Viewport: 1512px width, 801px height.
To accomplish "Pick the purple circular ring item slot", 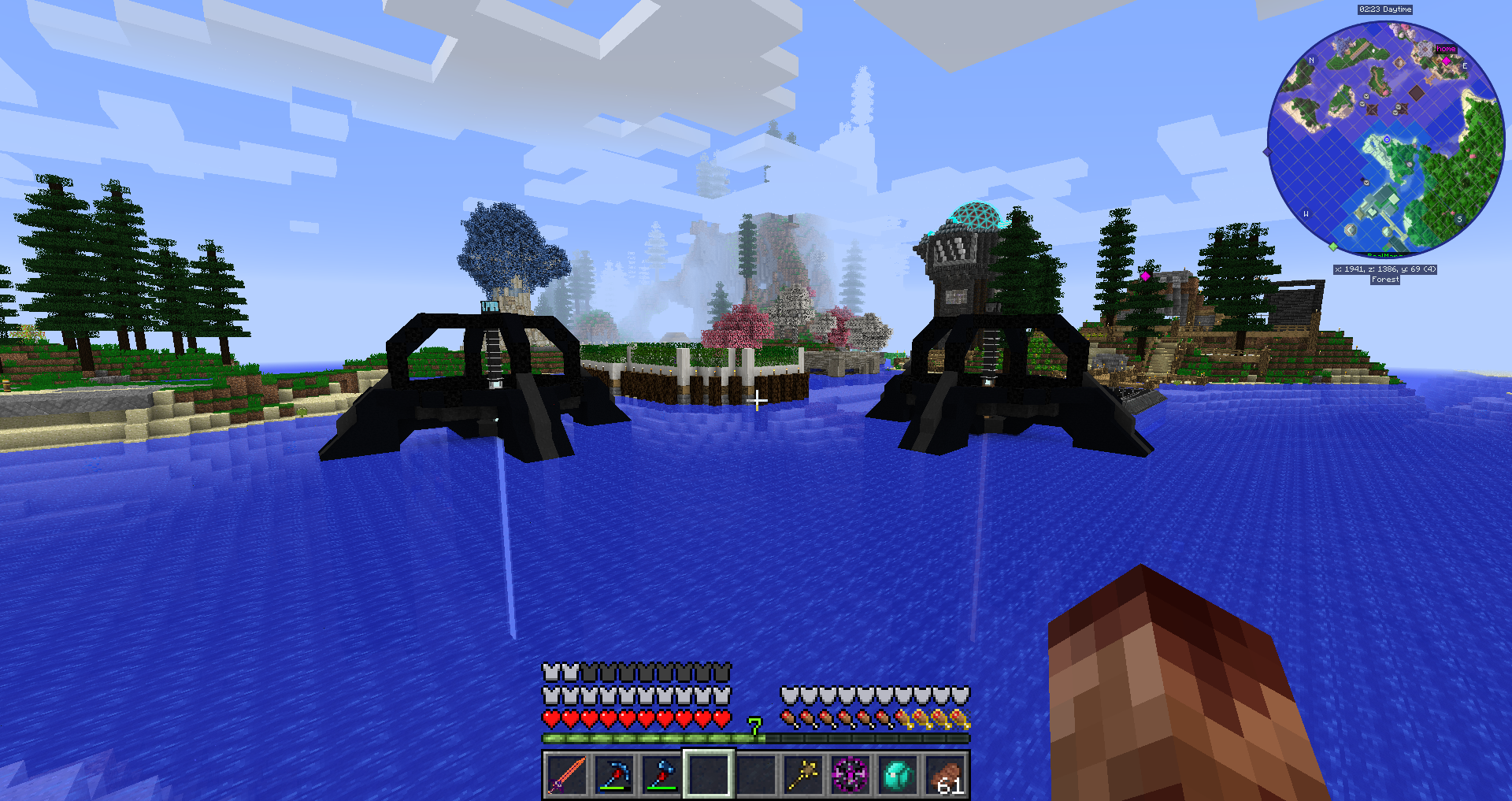I will (x=850, y=775).
